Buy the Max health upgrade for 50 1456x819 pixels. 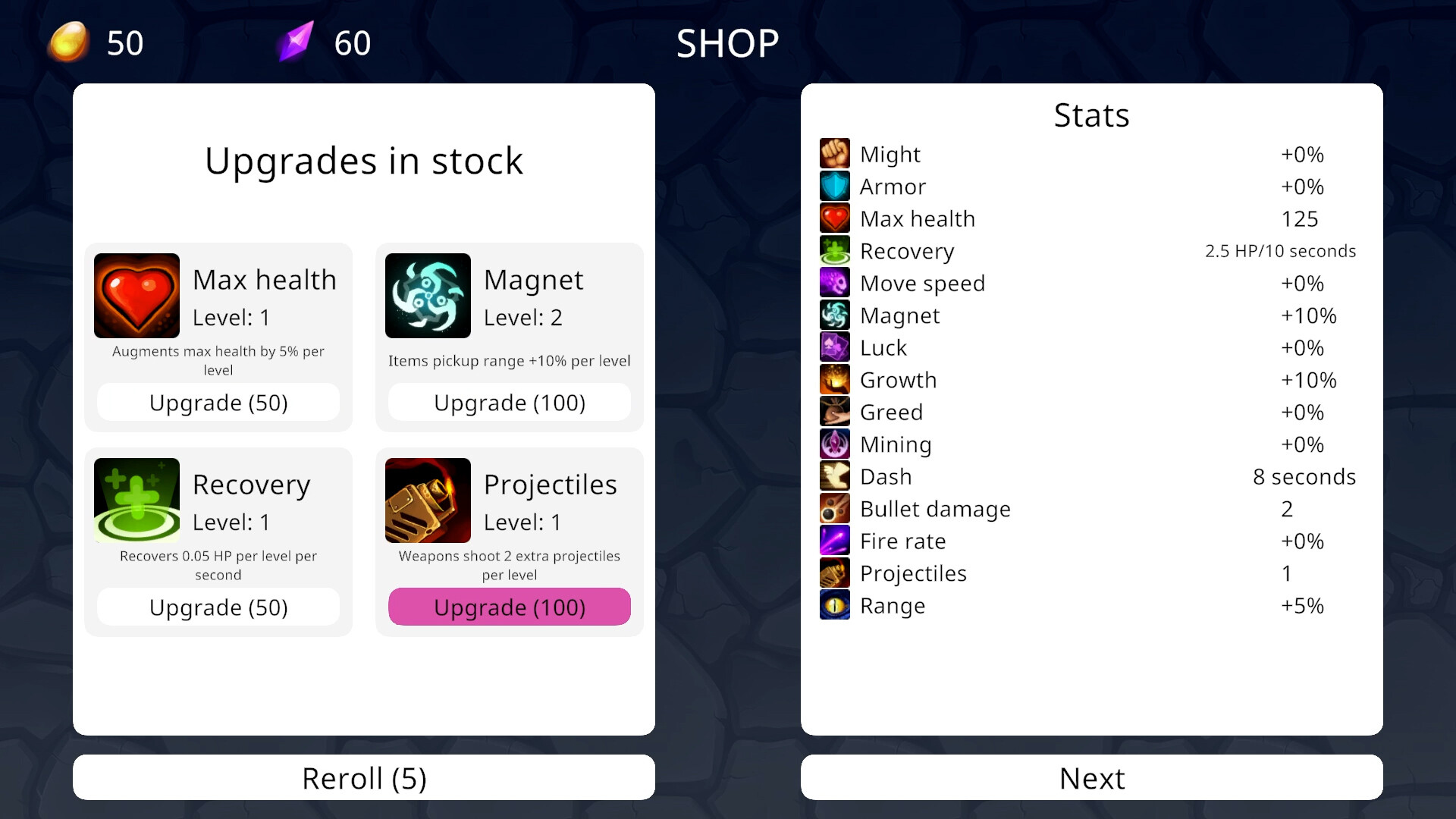point(218,403)
